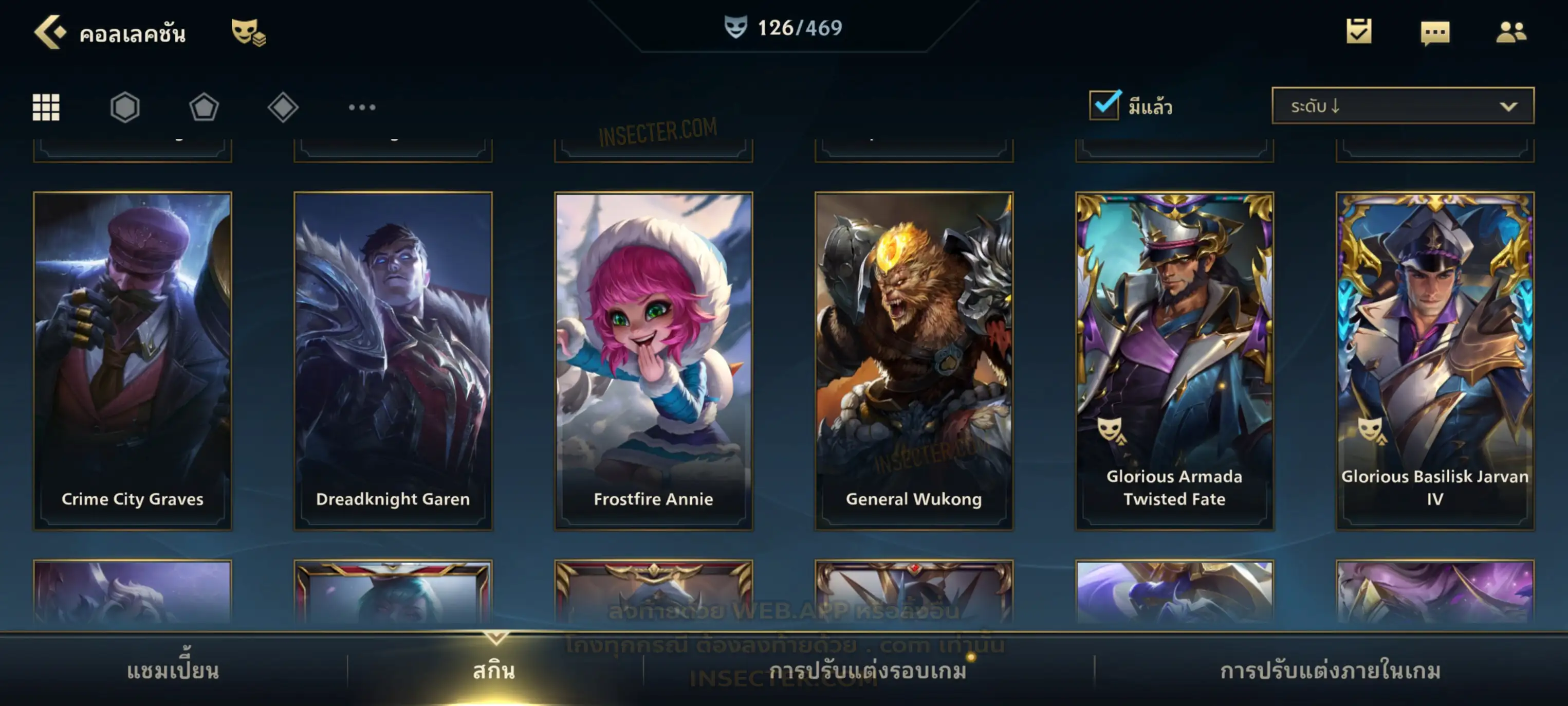View the General Wukong skin
1568x706 pixels.
(914, 360)
